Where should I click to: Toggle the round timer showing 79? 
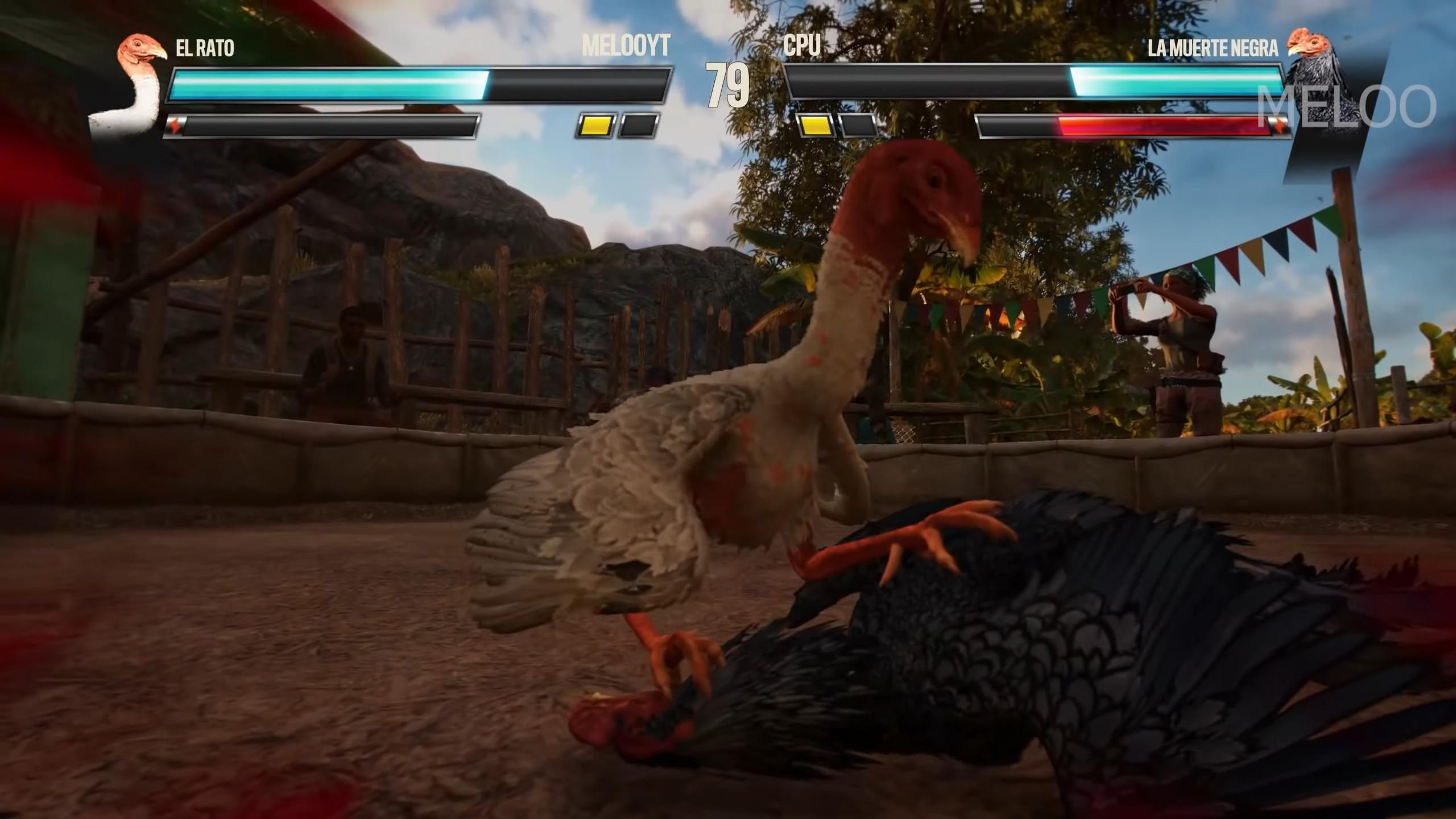pyautogui.click(x=725, y=85)
